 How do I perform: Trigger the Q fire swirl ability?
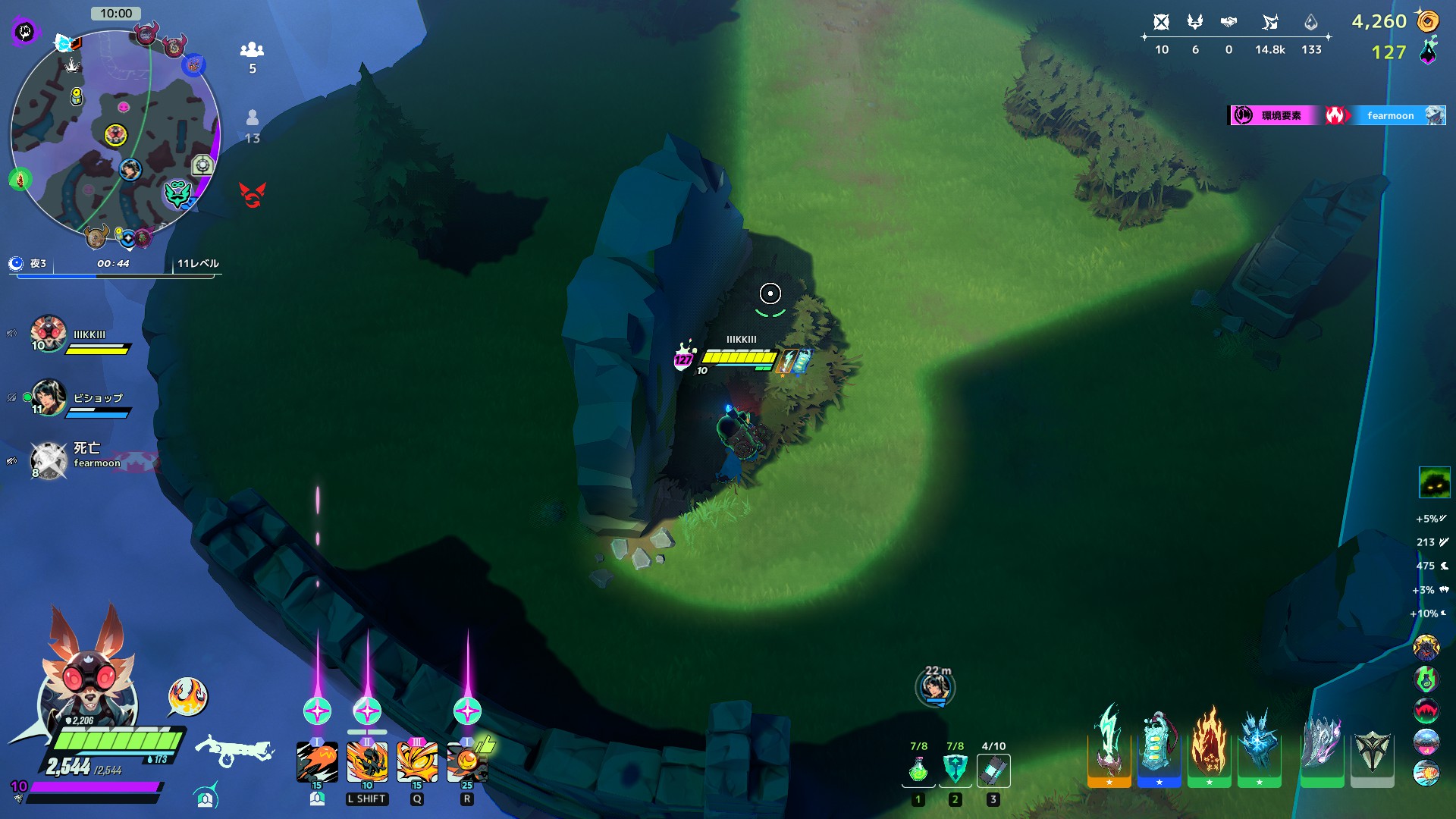pos(417,762)
